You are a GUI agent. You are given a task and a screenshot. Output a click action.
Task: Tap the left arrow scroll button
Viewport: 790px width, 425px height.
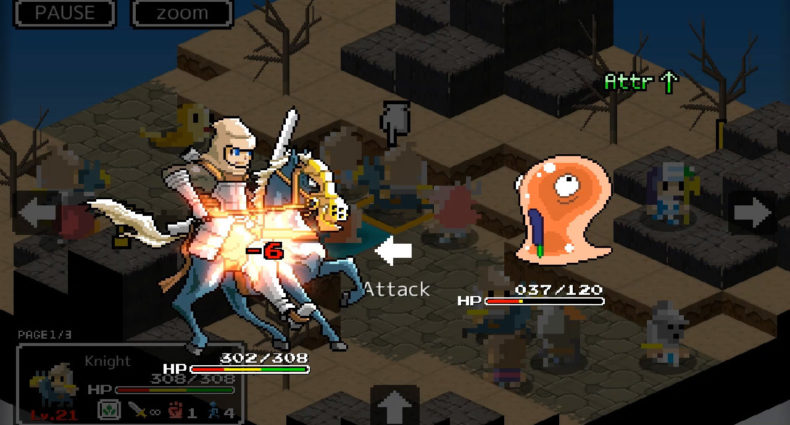(x=37, y=212)
